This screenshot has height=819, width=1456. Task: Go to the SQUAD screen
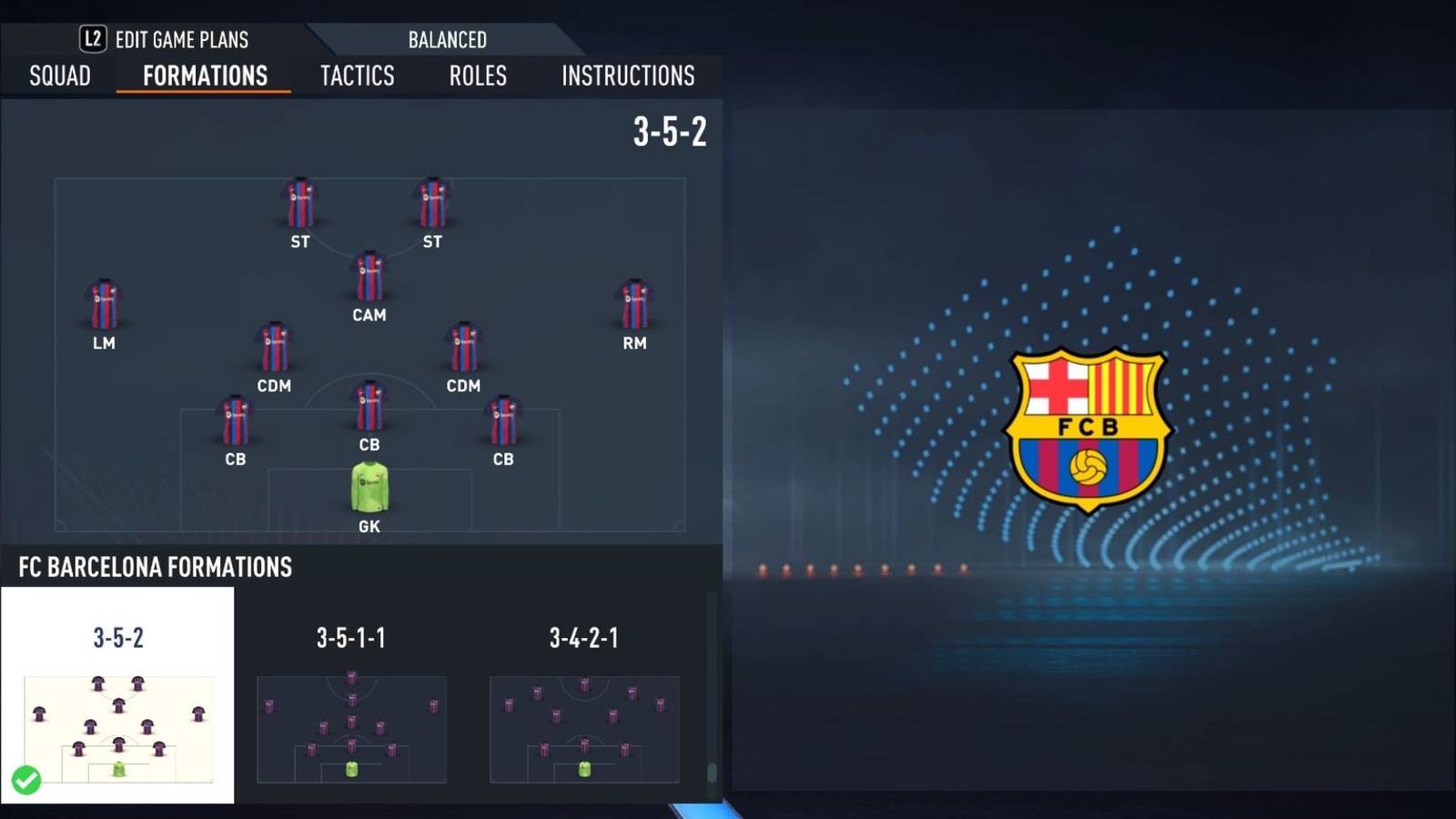coord(58,76)
